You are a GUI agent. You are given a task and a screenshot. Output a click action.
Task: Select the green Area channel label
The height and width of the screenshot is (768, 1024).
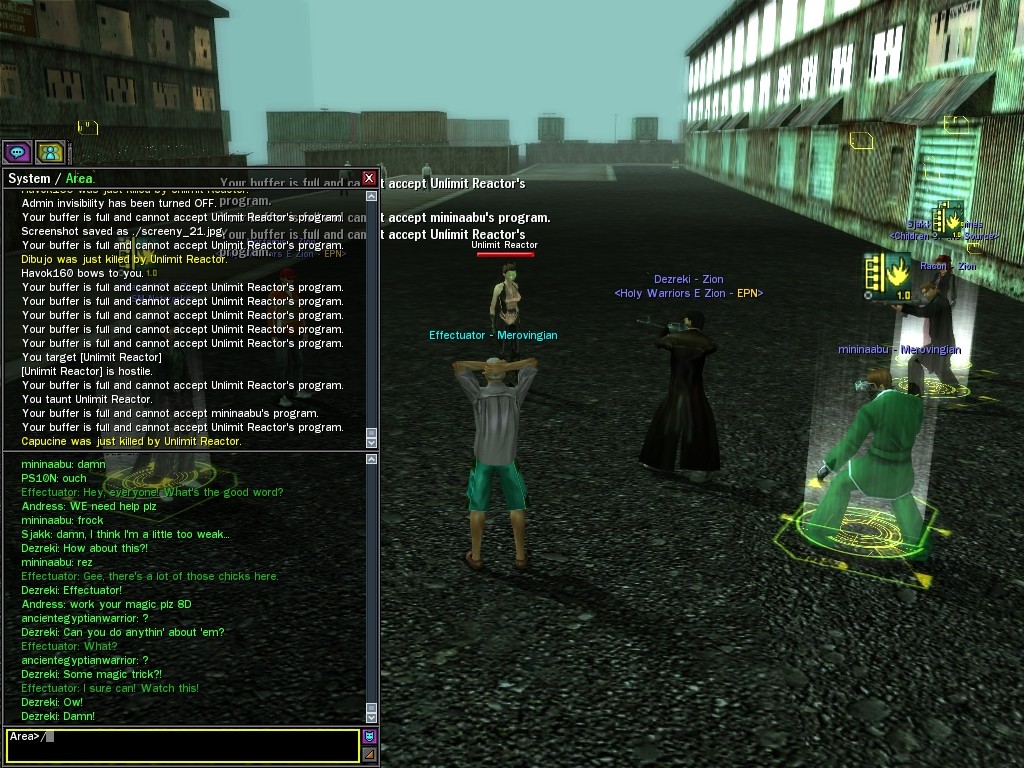point(80,179)
